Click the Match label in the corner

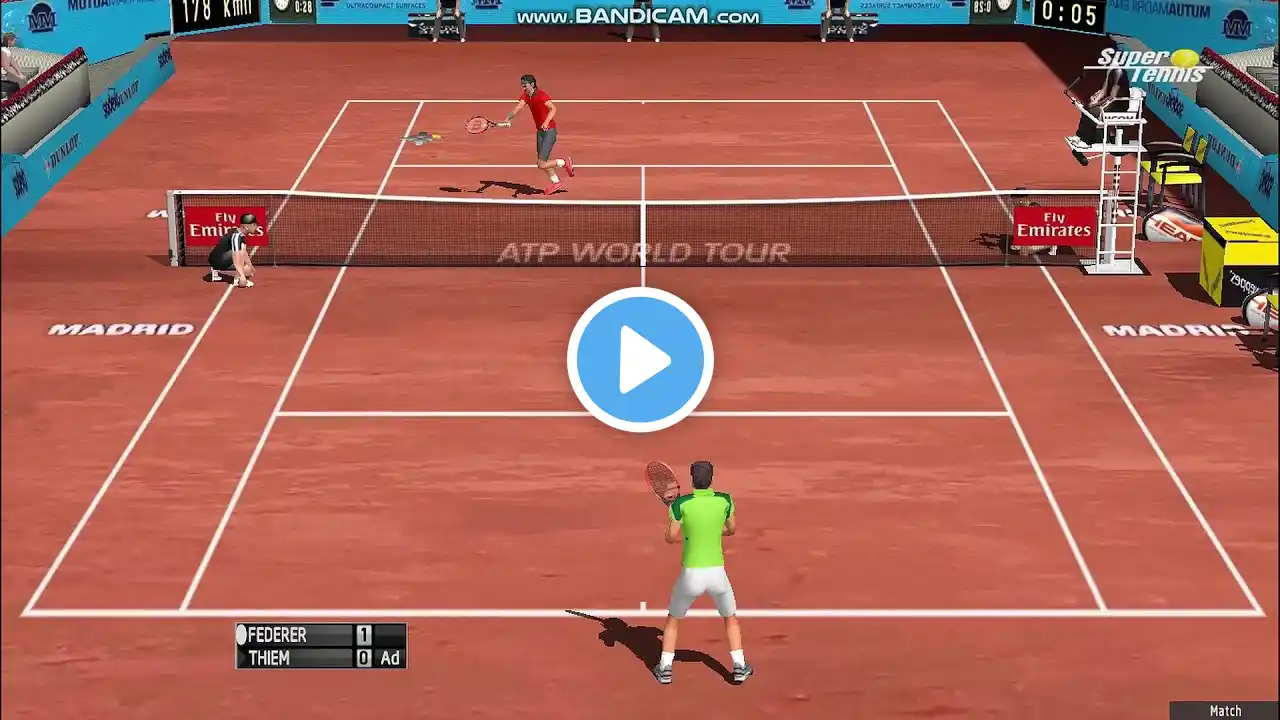pyautogui.click(x=1225, y=711)
